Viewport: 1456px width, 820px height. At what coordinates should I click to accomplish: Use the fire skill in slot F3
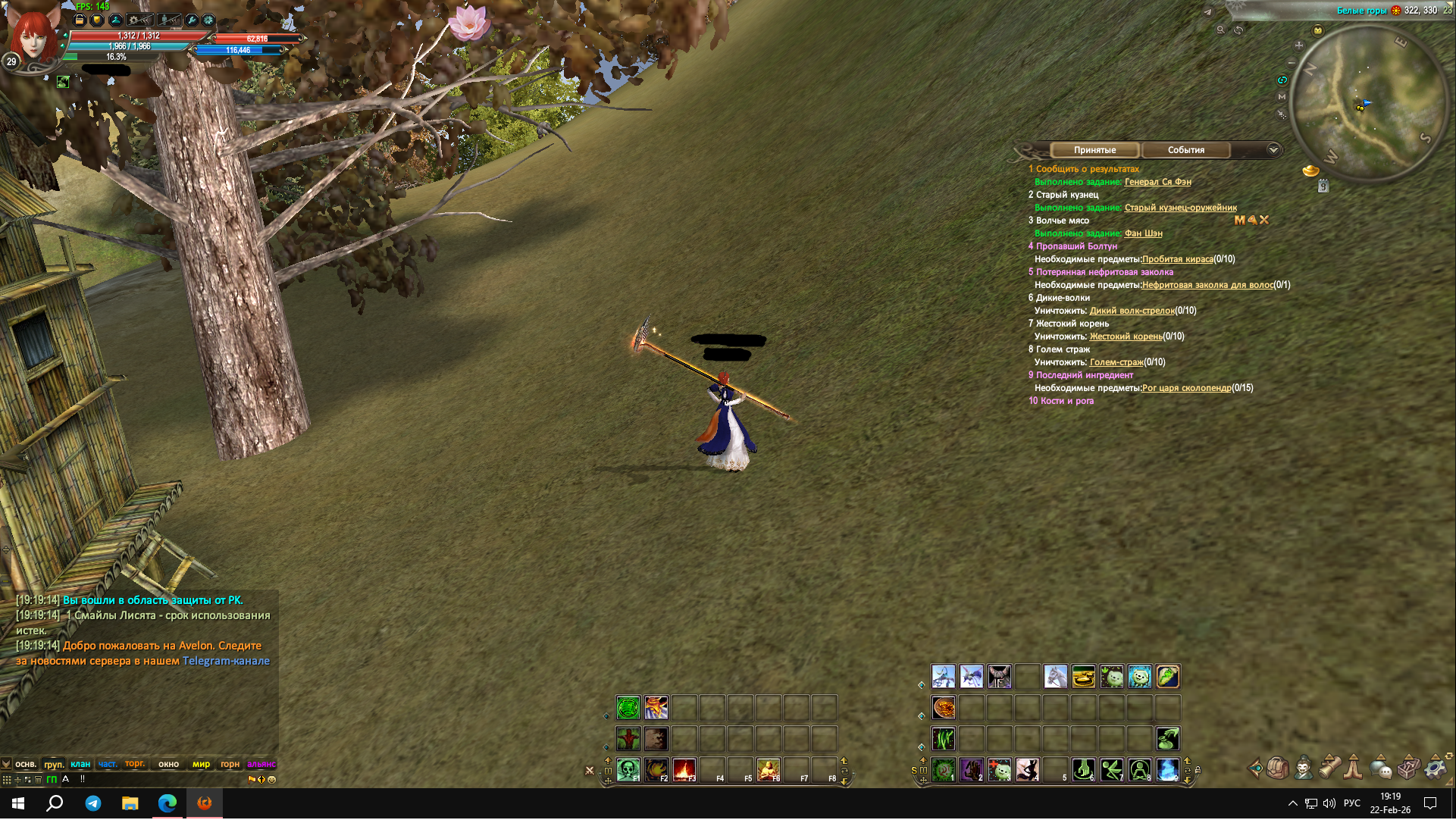(x=684, y=770)
